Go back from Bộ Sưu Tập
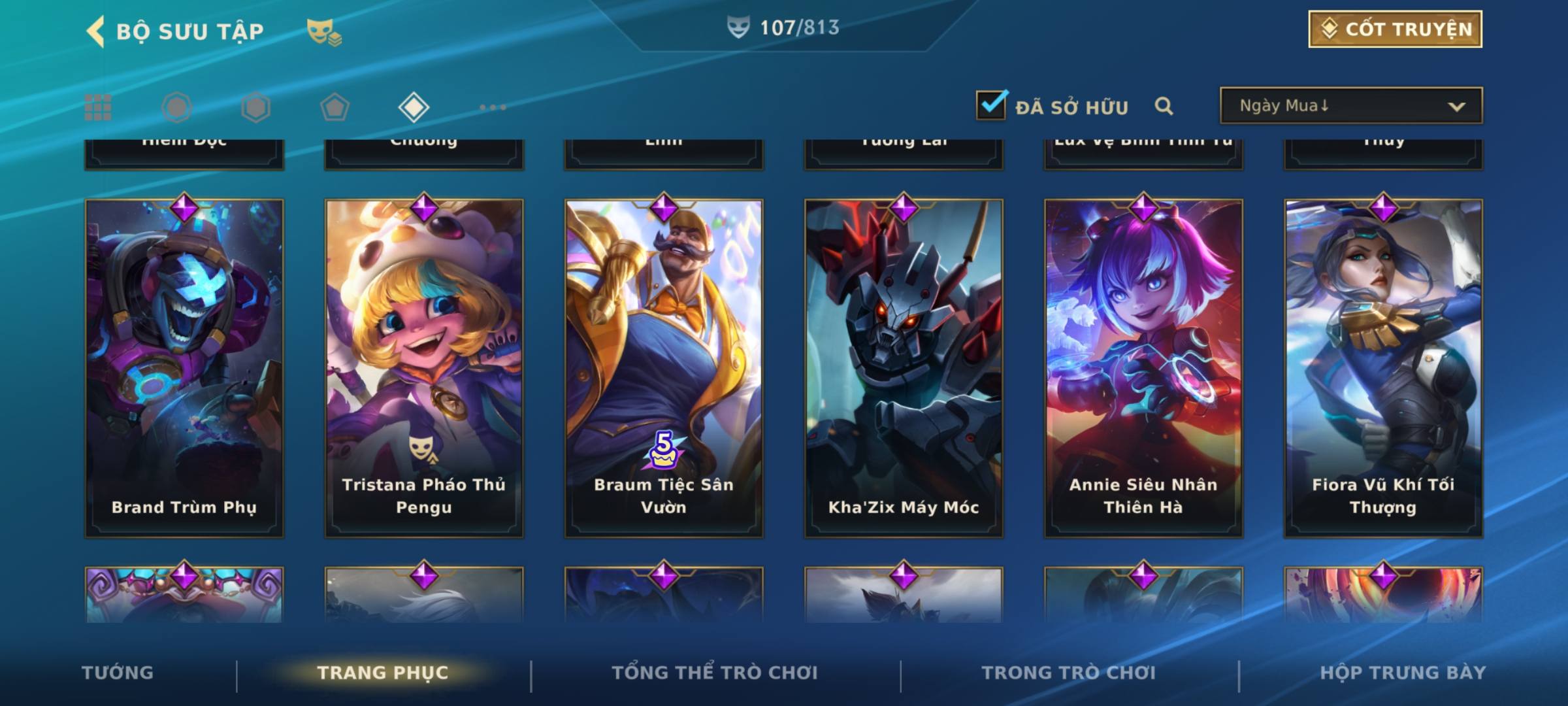This screenshot has width=1568, height=706. (x=96, y=31)
